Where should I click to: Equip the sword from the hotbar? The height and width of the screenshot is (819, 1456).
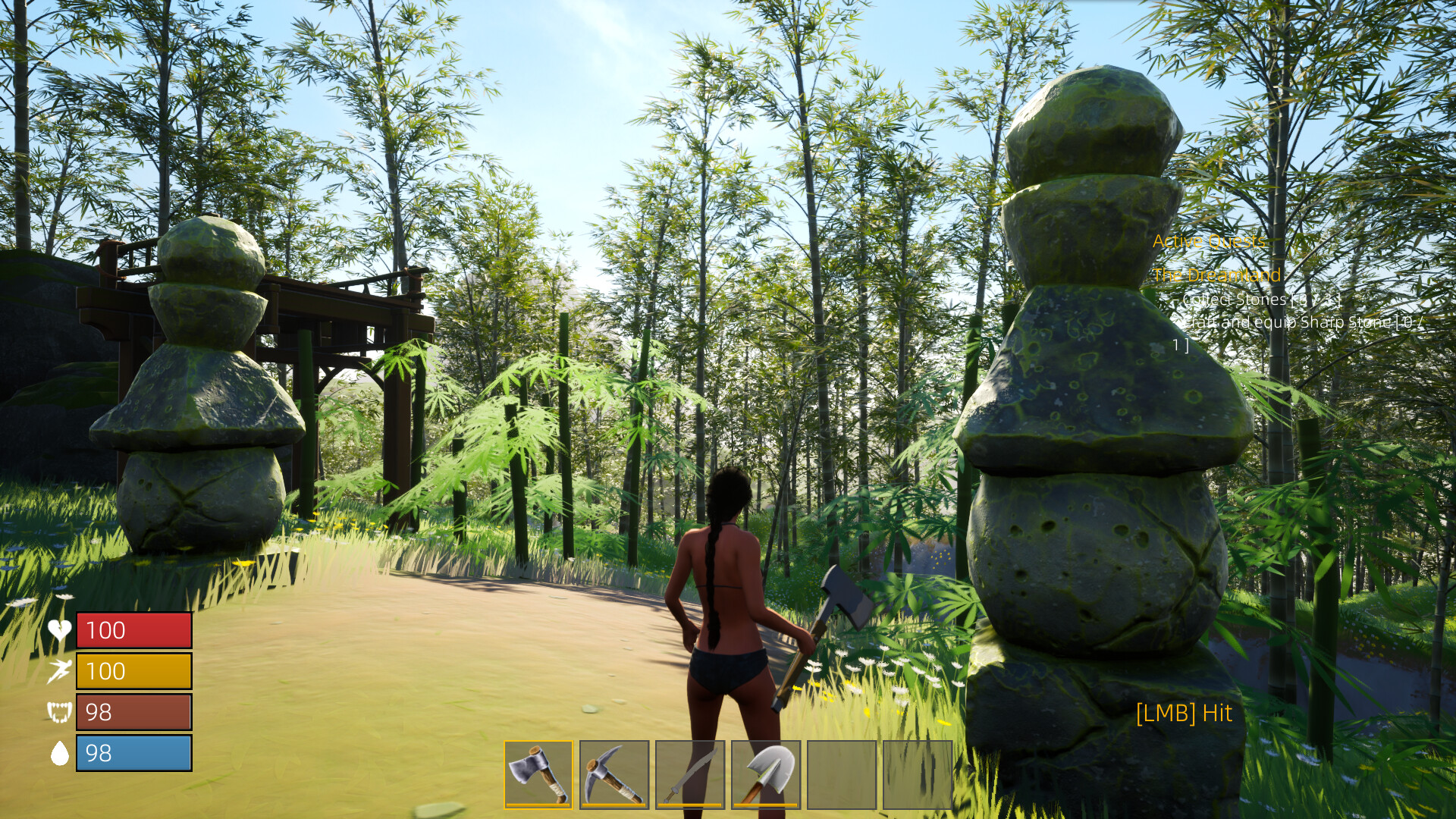[x=692, y=774]
